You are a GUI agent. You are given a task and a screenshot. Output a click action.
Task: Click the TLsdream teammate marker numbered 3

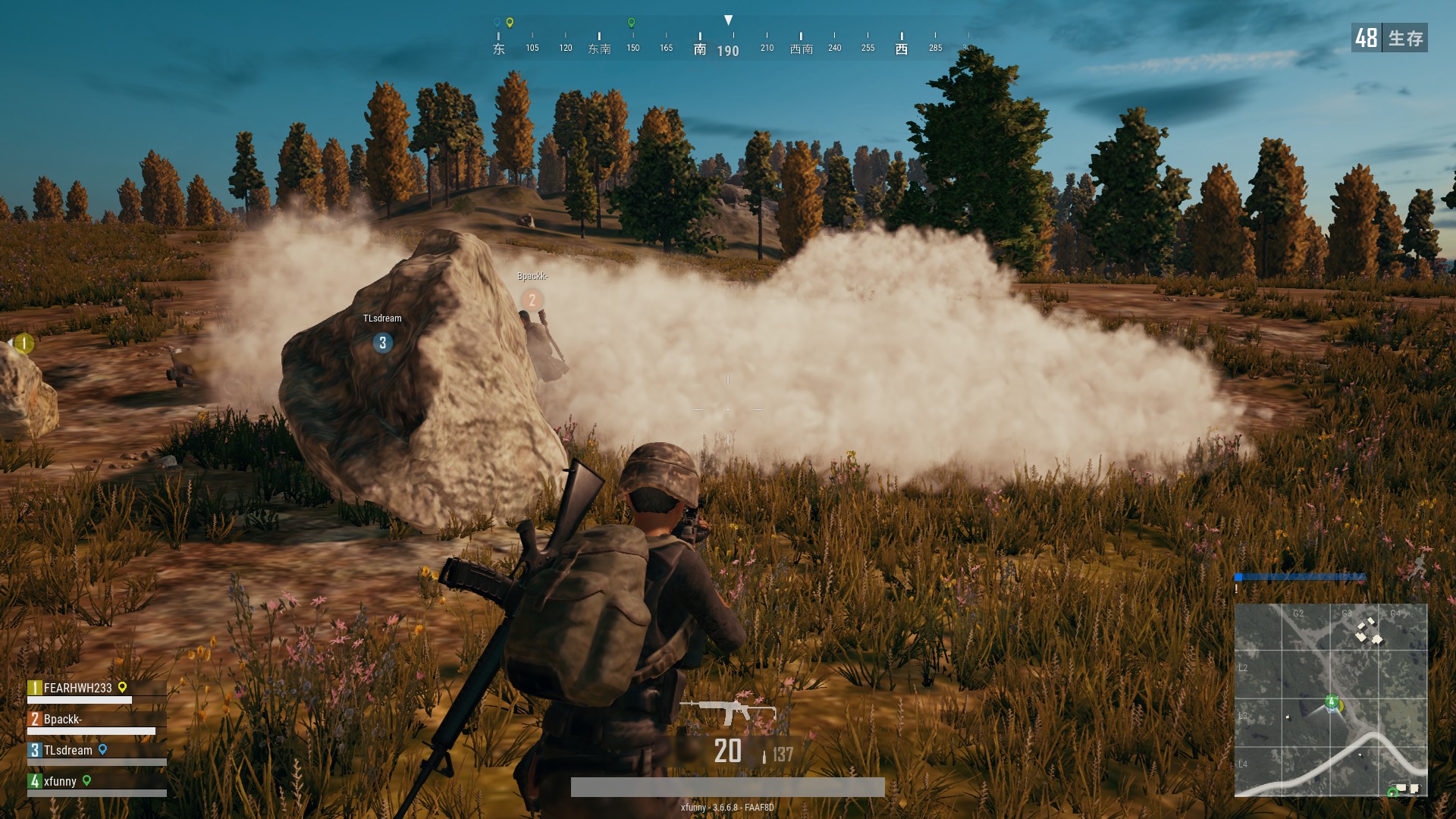coord(382,343)
